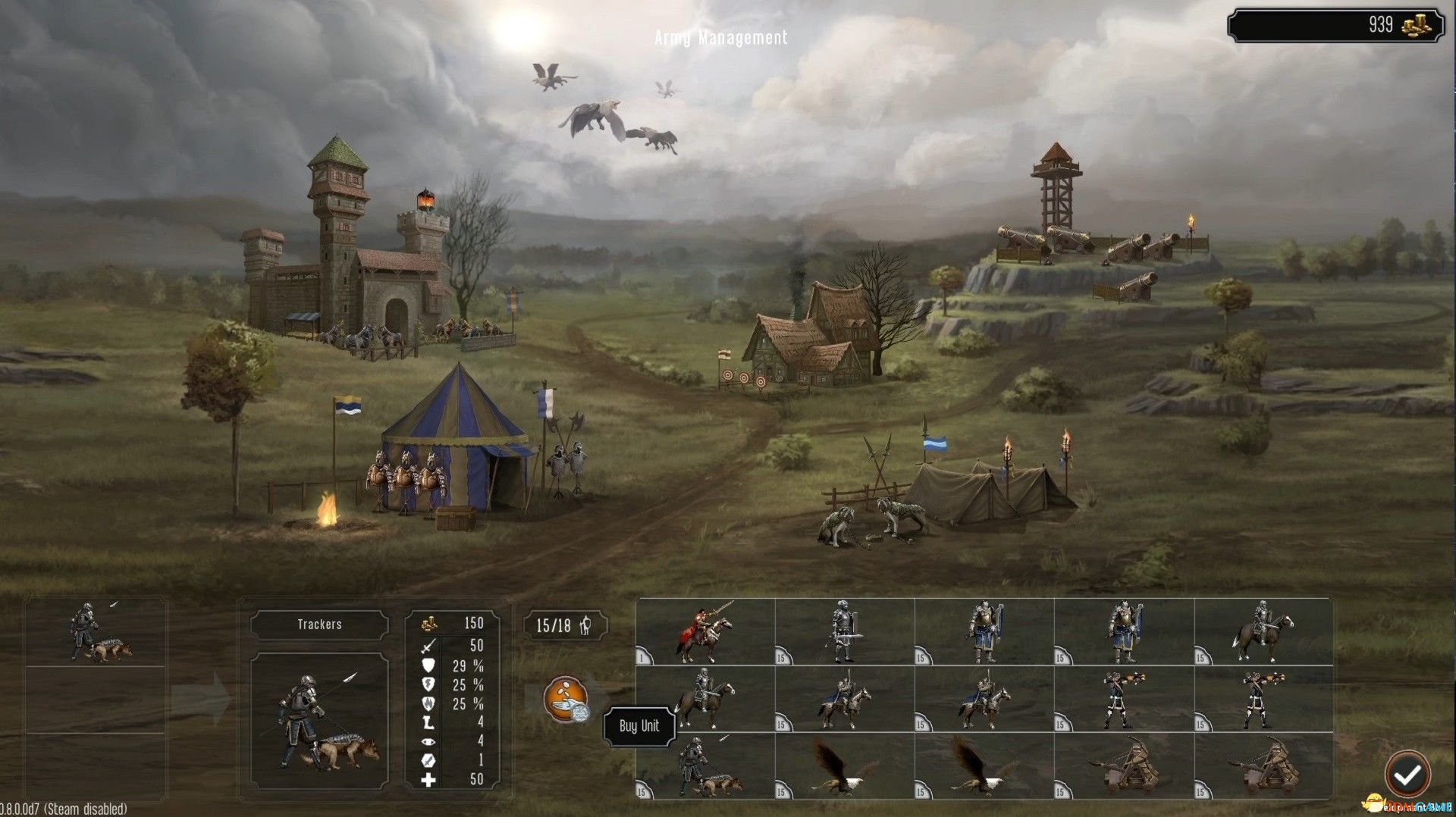Click the leadership L stat icon
This screenshot has height=817, width=1456.
[x=428, y=721]
